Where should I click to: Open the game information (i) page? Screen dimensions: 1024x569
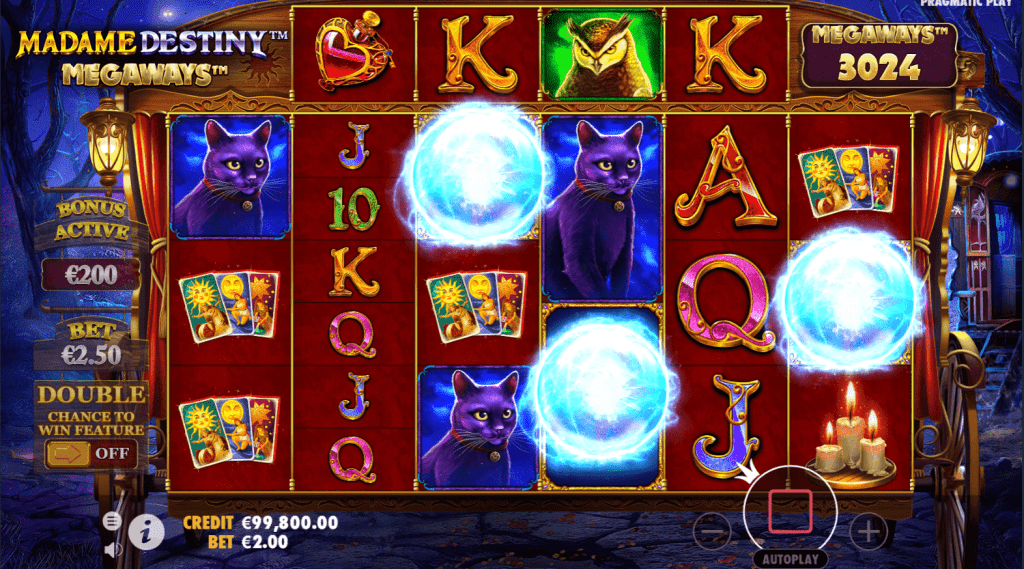[x=146, y=532]
